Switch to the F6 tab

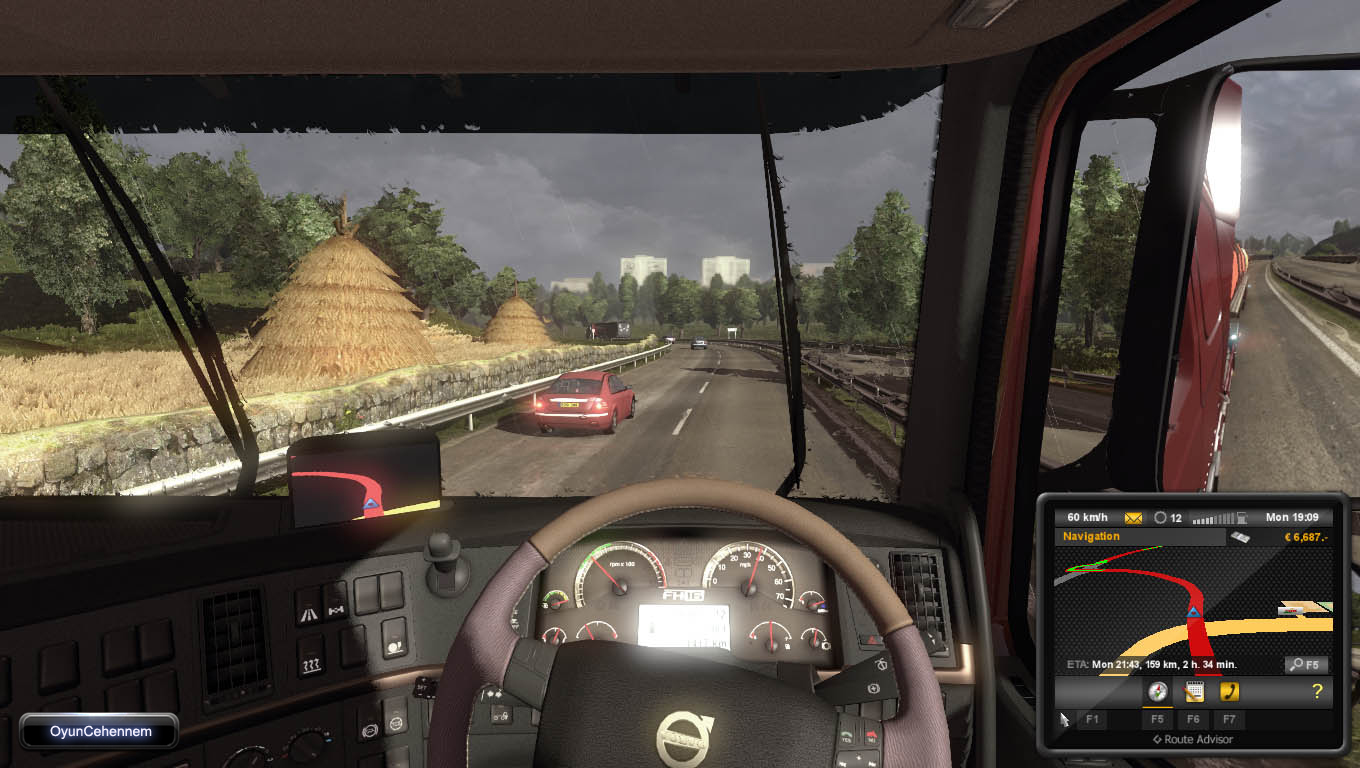[1194, 719]
